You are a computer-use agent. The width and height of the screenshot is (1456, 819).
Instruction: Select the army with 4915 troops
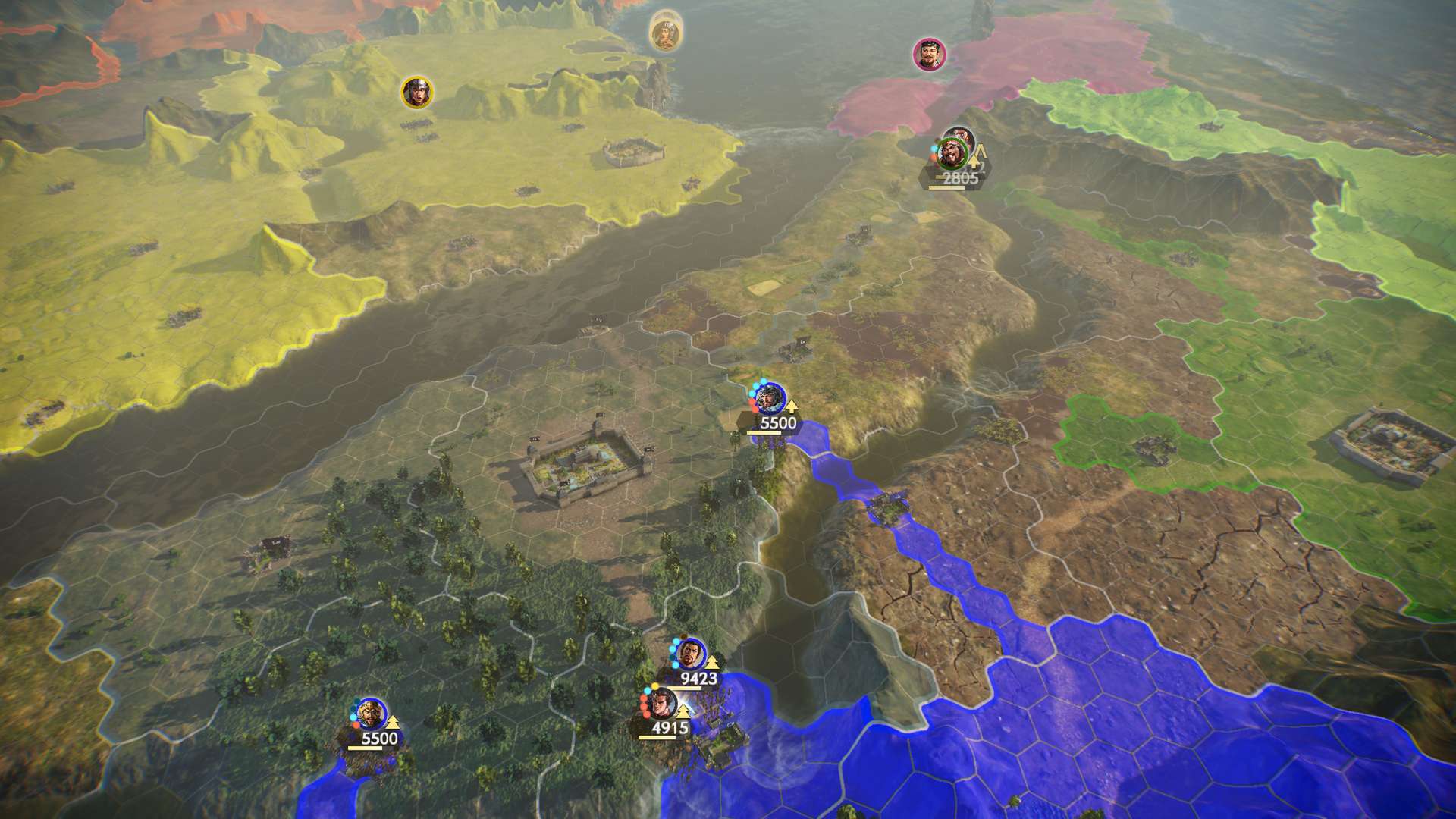point(661,704)
